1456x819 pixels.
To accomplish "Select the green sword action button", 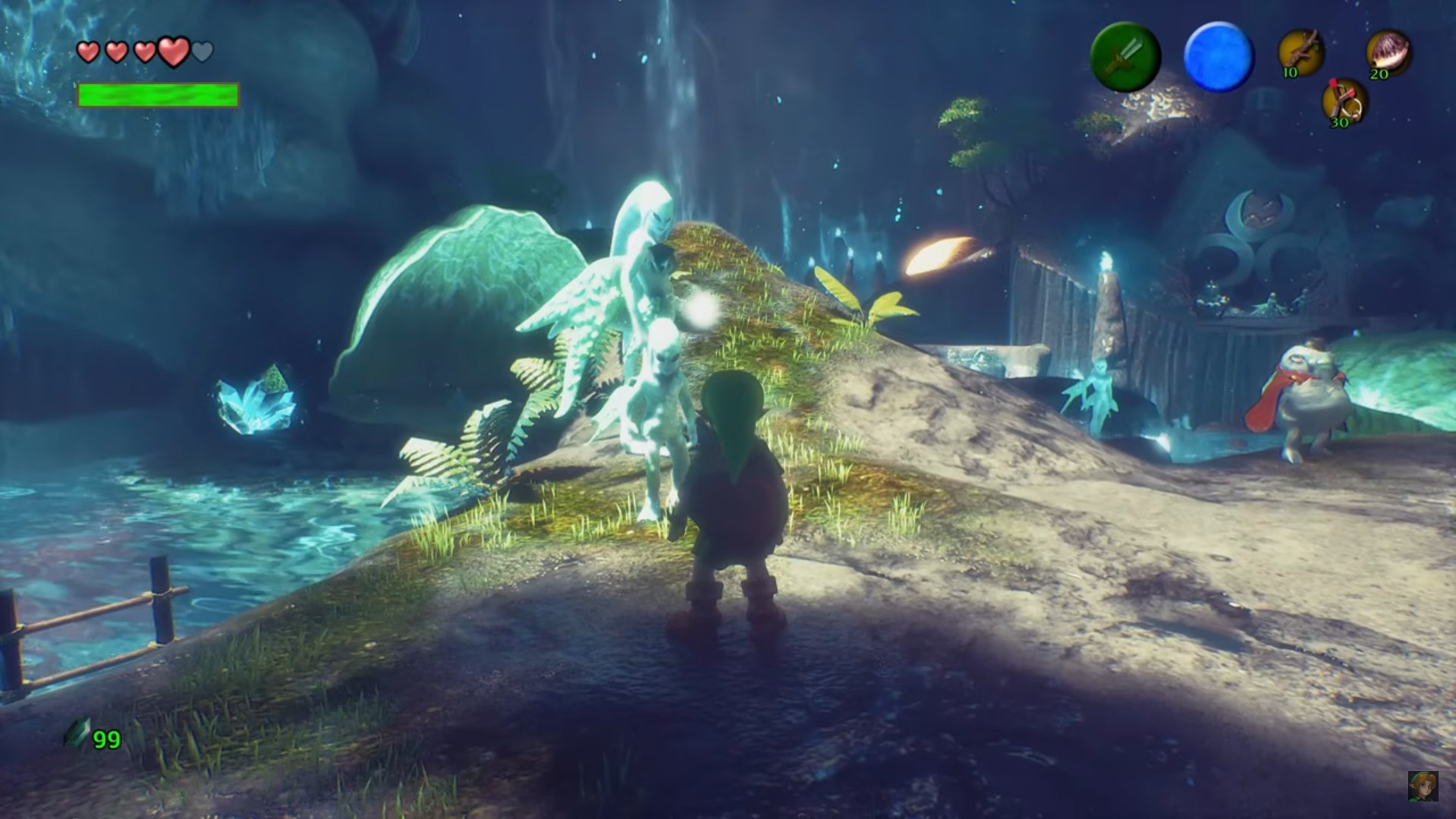I will point(1124,57).
